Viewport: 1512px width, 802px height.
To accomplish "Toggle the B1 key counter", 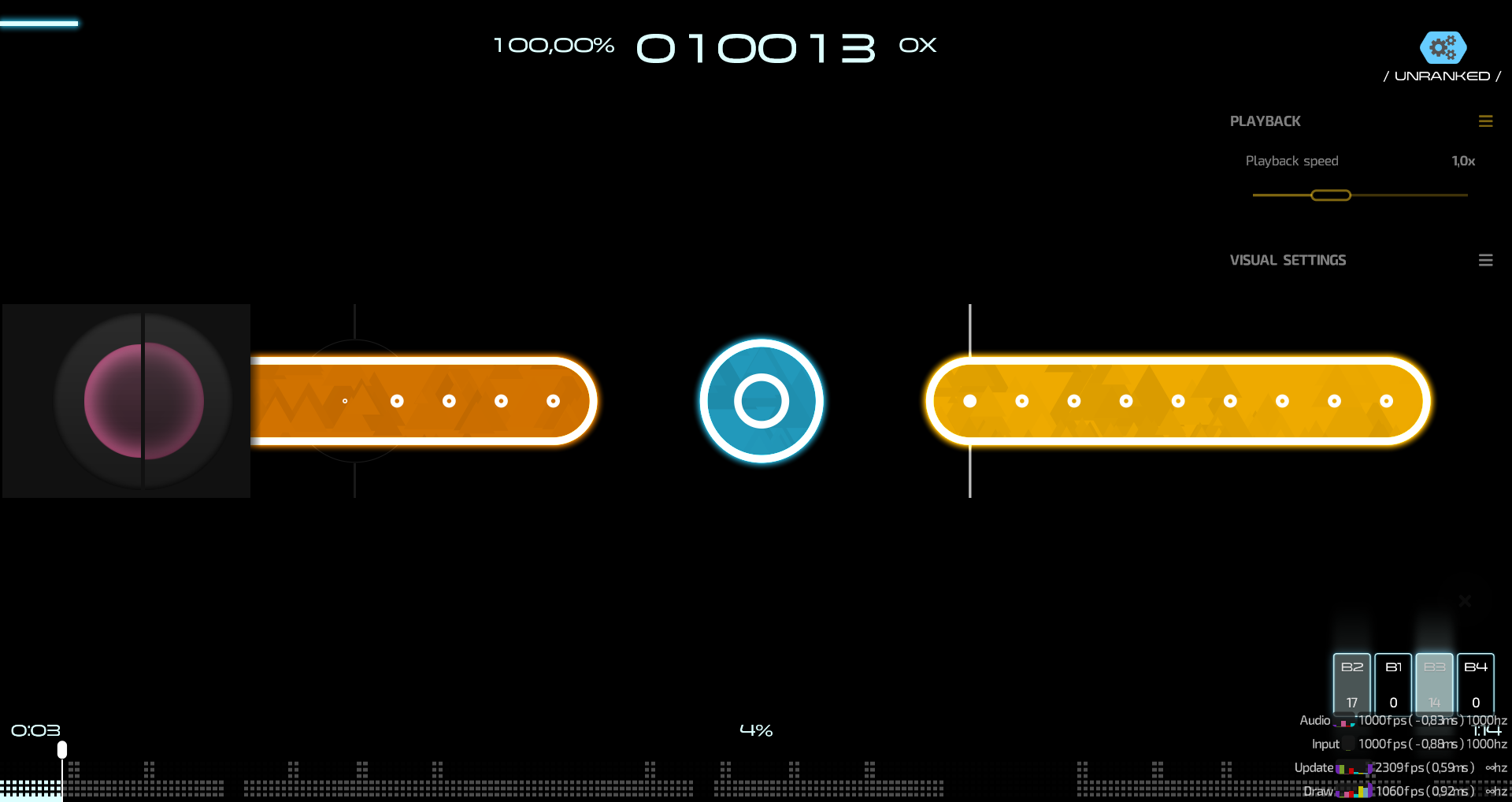I will pos(1392,685).
